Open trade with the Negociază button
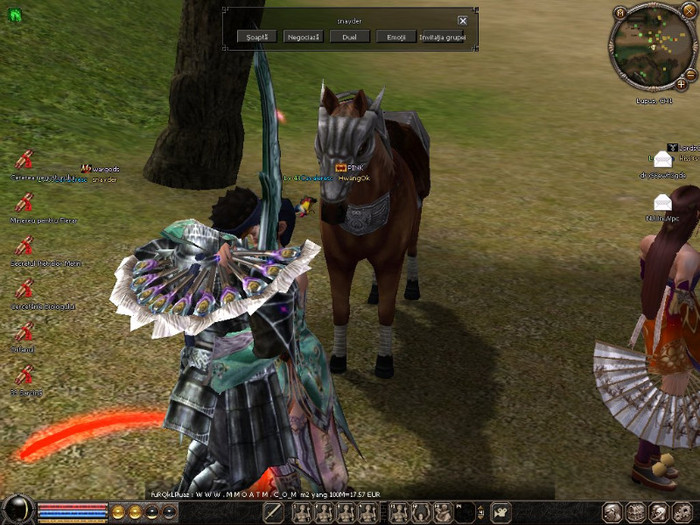700x525 pixels. [303, 37]
